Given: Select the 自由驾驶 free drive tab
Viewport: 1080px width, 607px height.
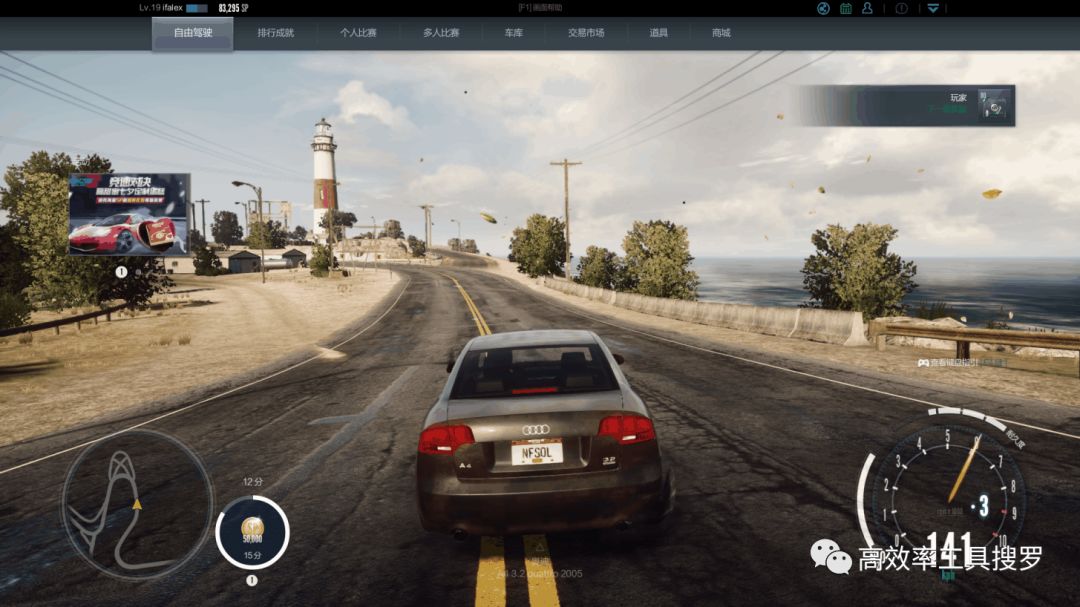Looking at the screenshot, I should click(x=192, y=33).
